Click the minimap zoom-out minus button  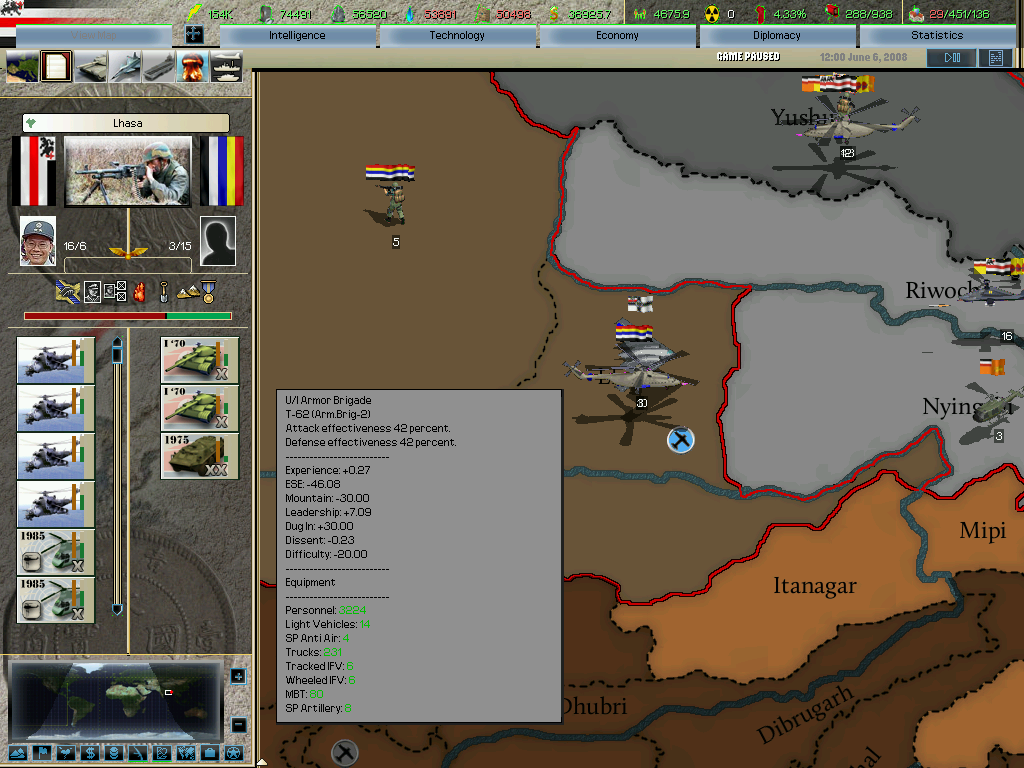tap(238, 725)
